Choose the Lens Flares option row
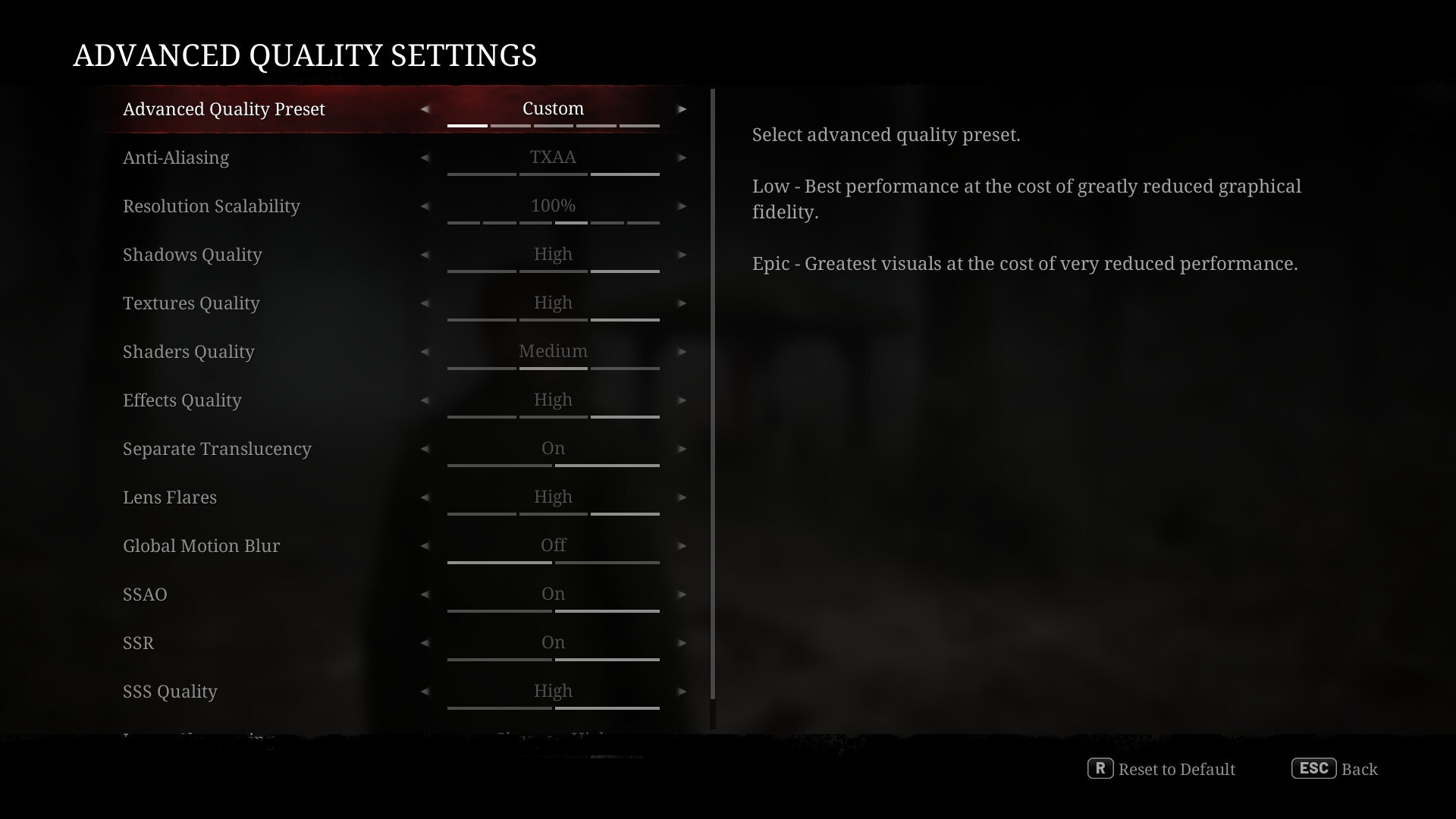Image resolution: width=1456 pixels, height=819 pixels. click(x=170, y=497)
